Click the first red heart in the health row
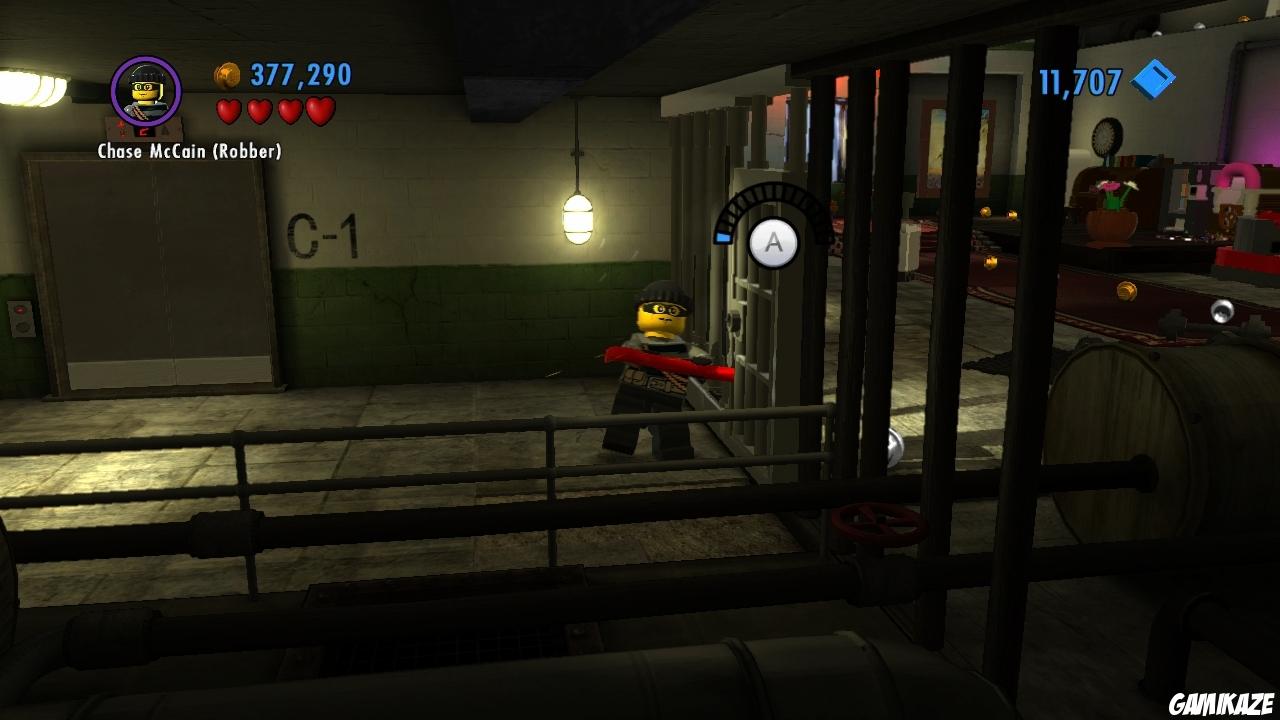This screenshot has height=720, width=1280. click(231, 112)
